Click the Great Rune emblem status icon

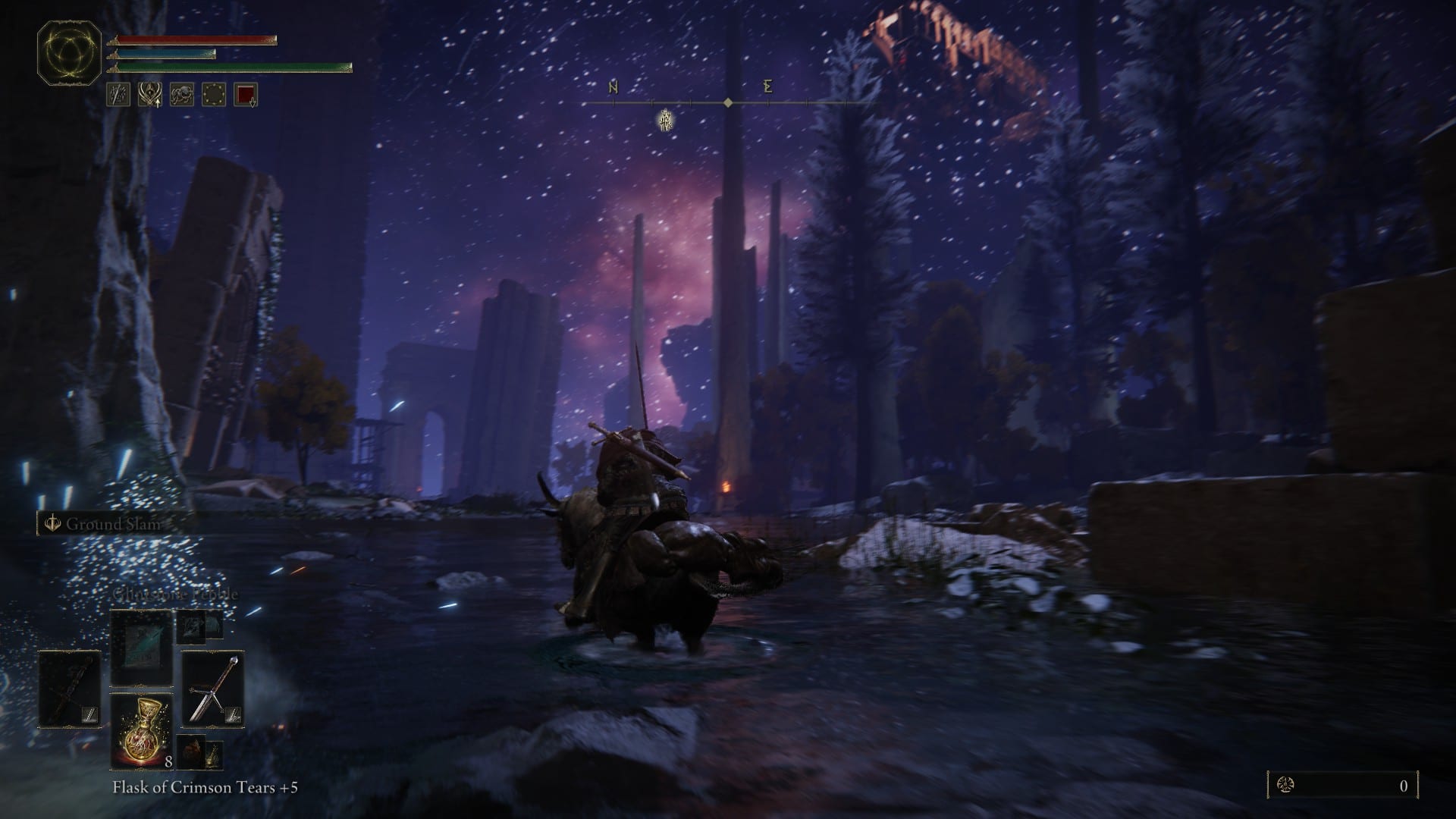click(149, 94)
